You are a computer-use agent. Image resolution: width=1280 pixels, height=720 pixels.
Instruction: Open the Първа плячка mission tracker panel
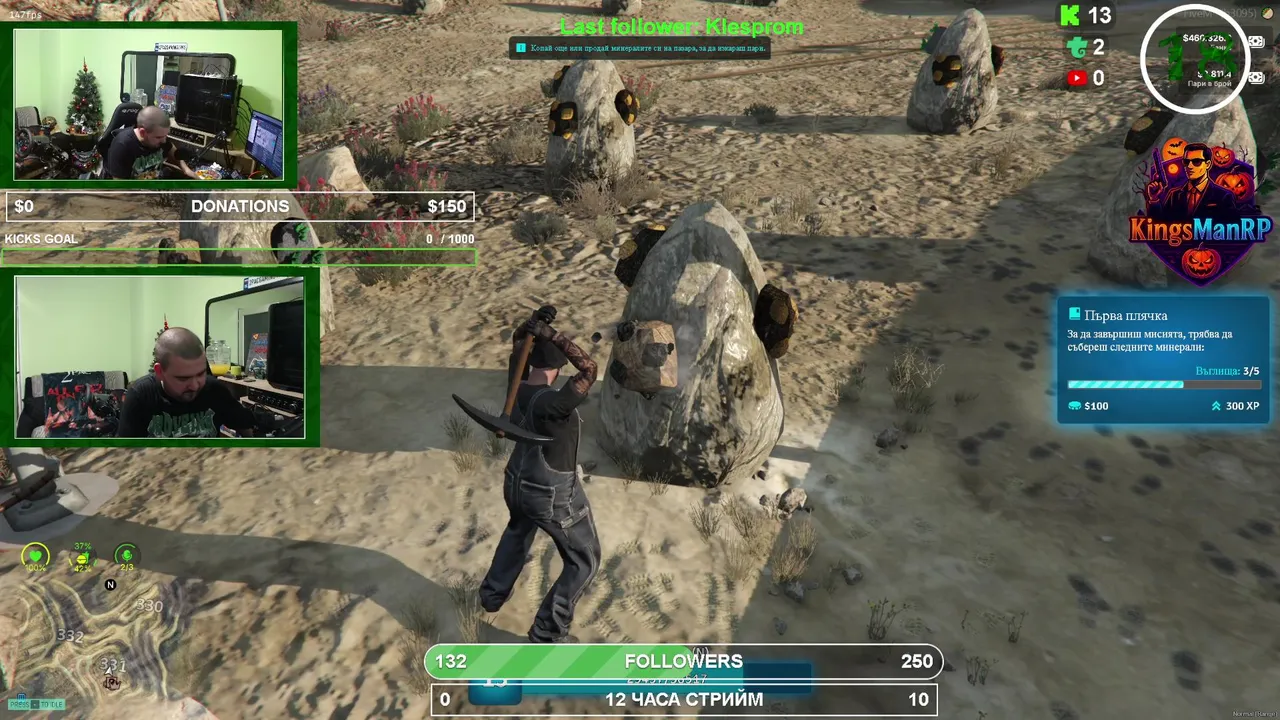[1163, 360]
